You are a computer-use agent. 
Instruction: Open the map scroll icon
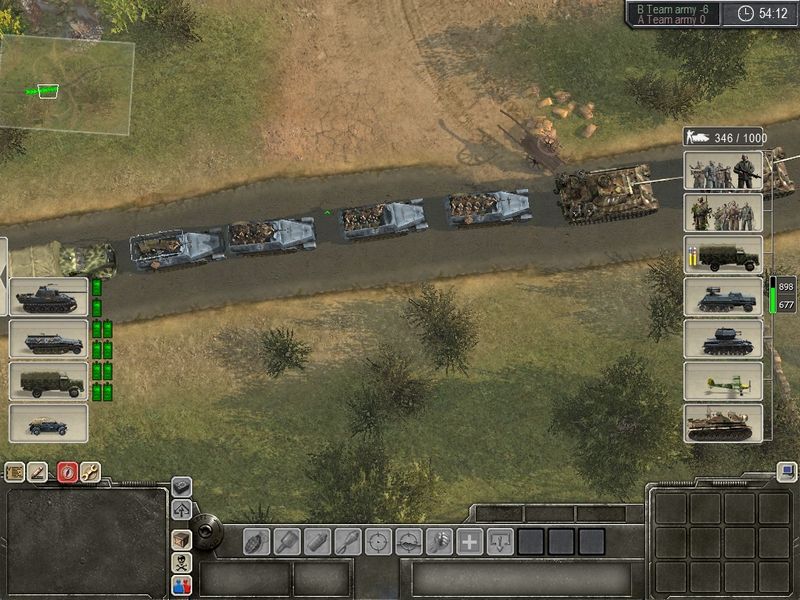click(x=15, y=471)
